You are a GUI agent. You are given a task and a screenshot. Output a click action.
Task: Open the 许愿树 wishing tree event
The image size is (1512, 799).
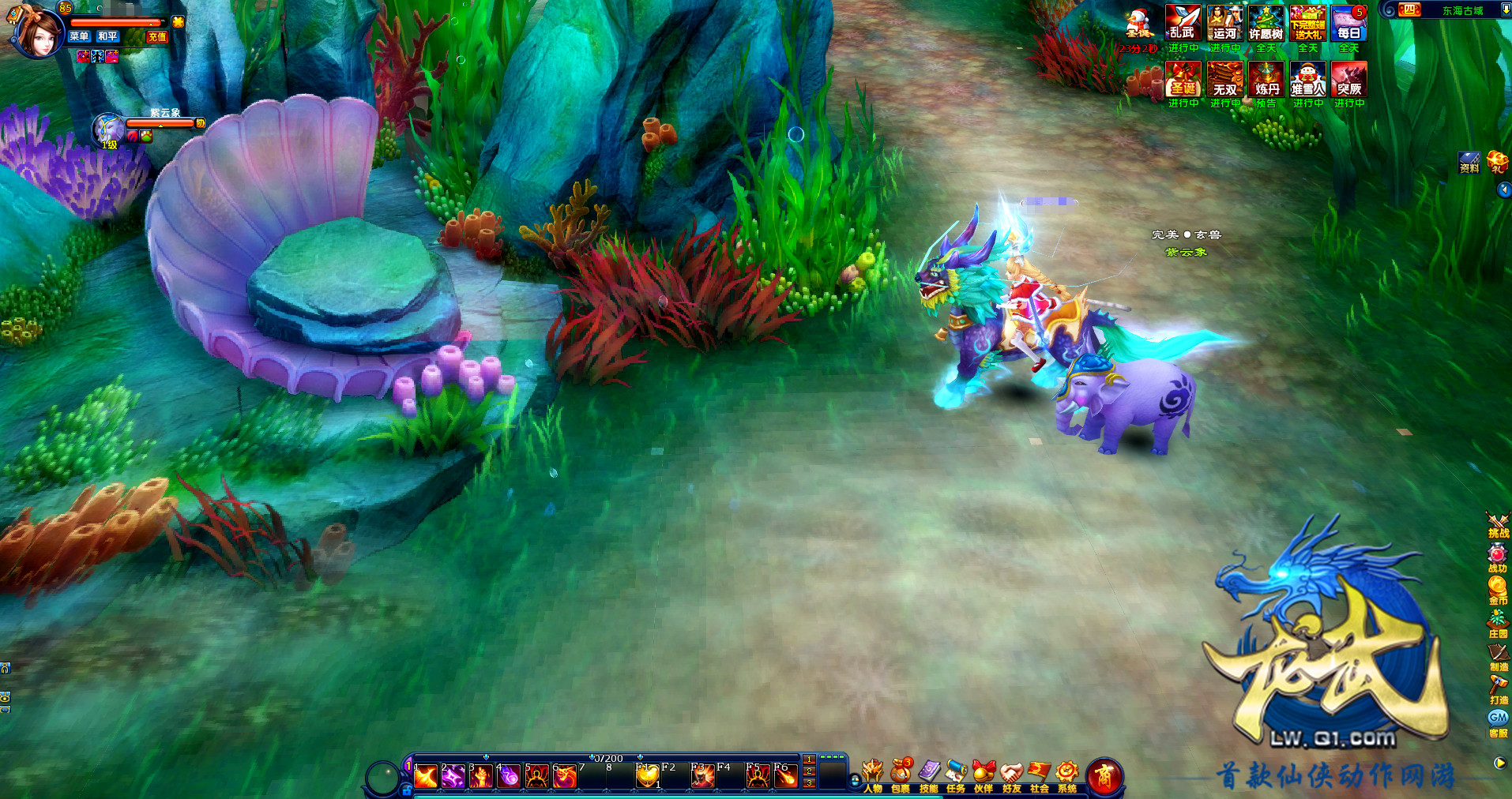pyautogui.click(x=1266, y=24)
